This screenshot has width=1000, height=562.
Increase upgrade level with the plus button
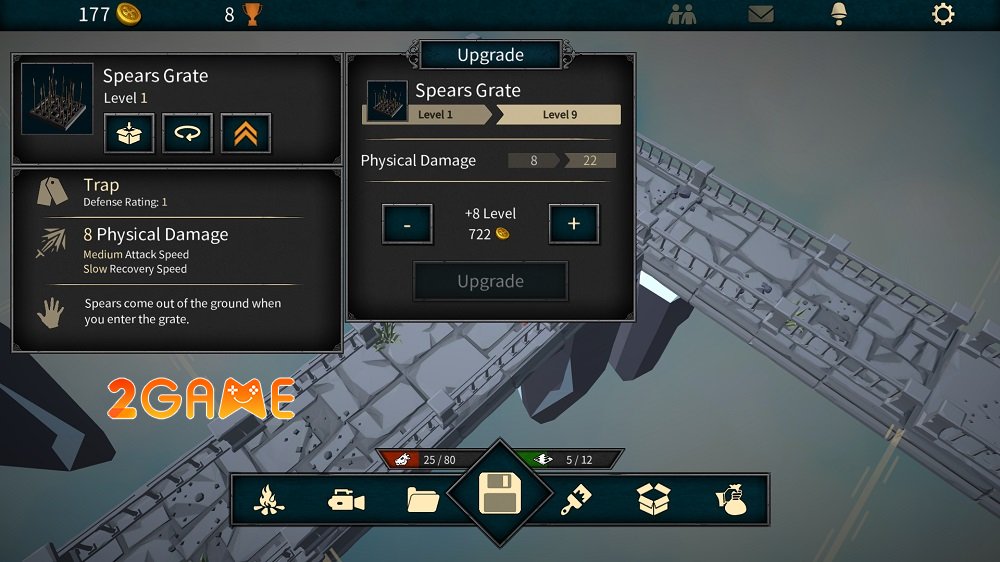[x=573, y=225]
